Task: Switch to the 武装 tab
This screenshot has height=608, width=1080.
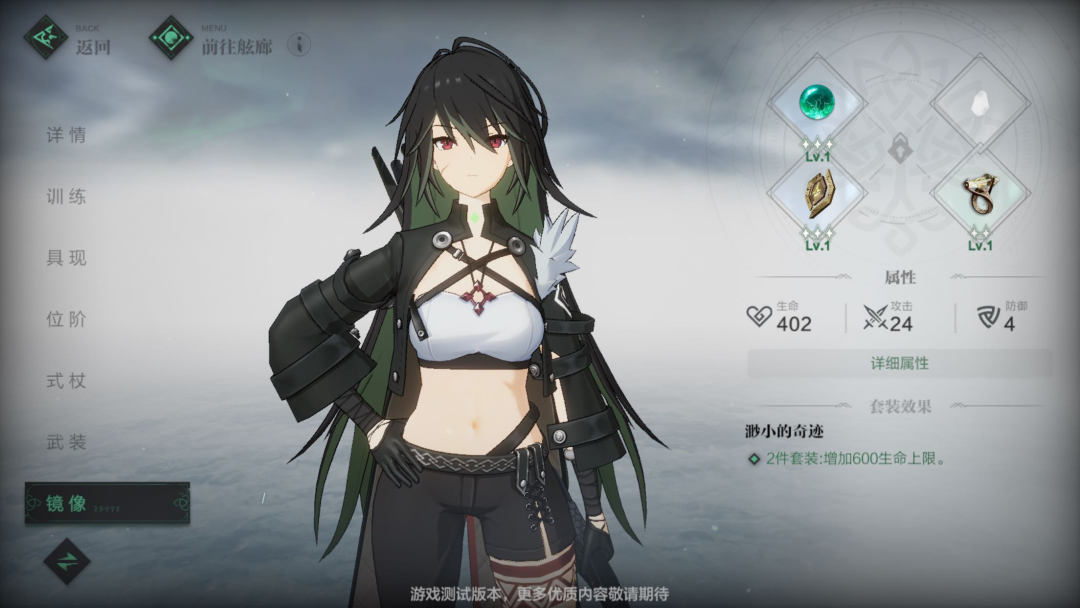Action: [67, 441]
